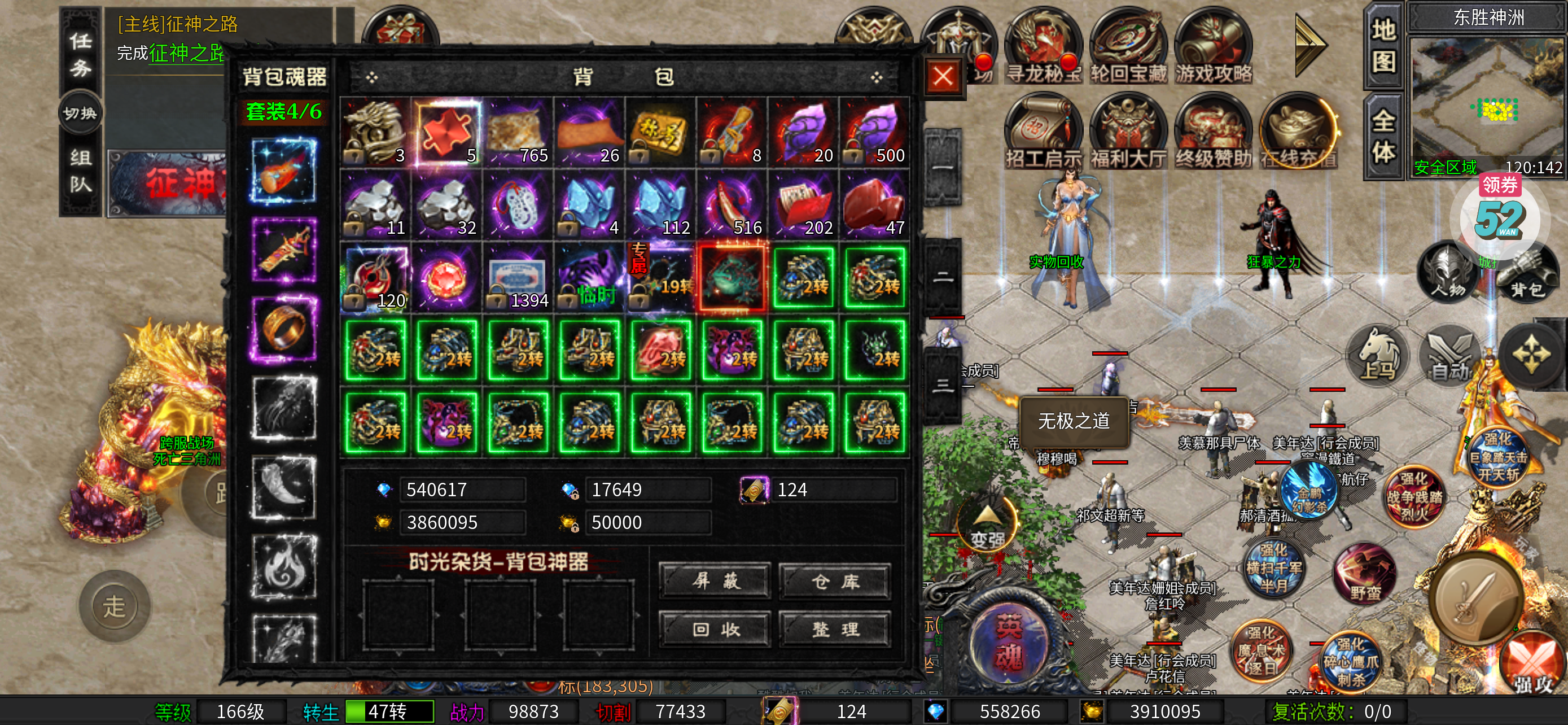Open the minimap
This screenshot has height=725, width=1568.
click(x=1488, y=101)
